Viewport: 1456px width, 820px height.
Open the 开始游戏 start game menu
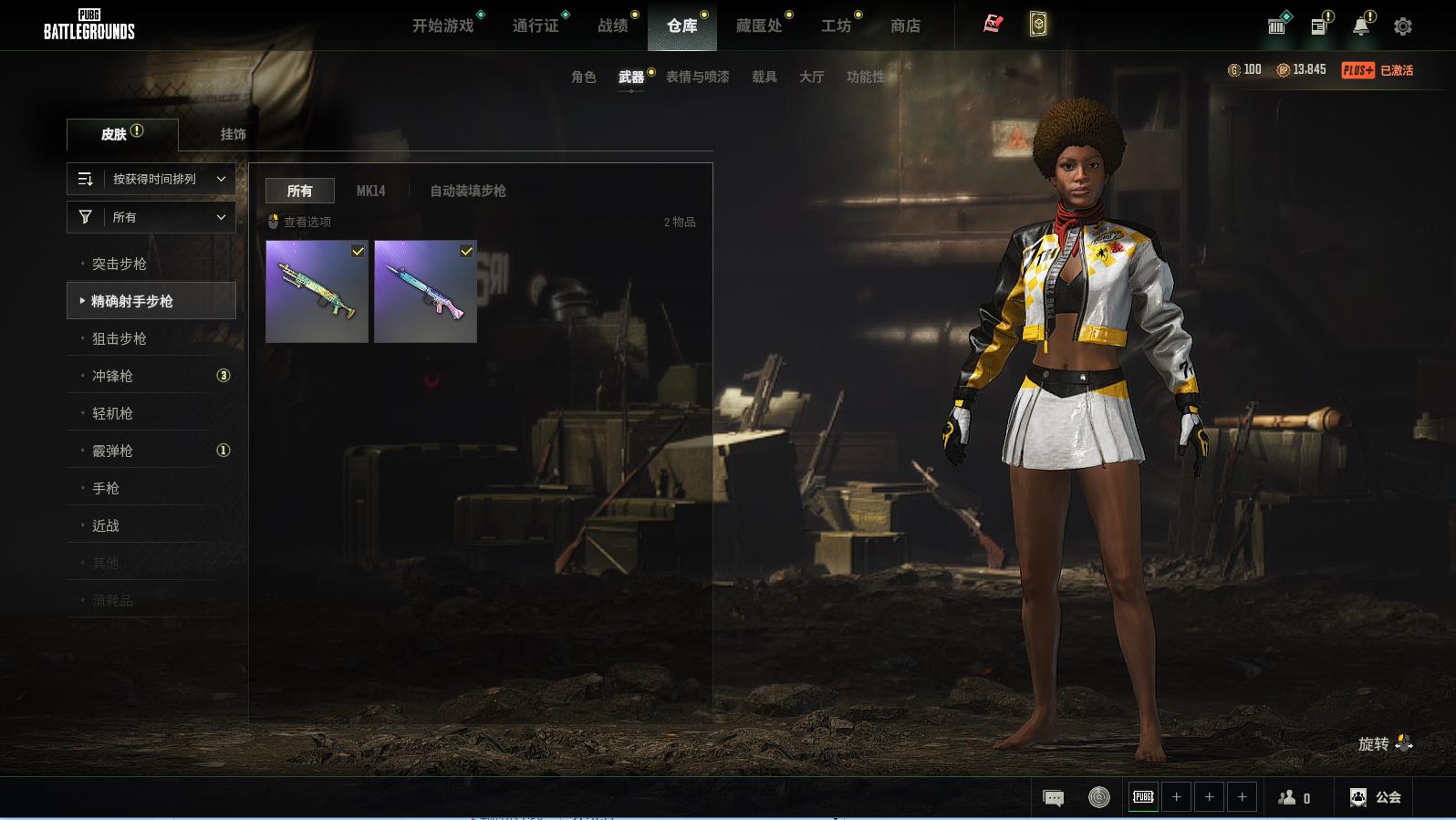click(x=443, y=26)
